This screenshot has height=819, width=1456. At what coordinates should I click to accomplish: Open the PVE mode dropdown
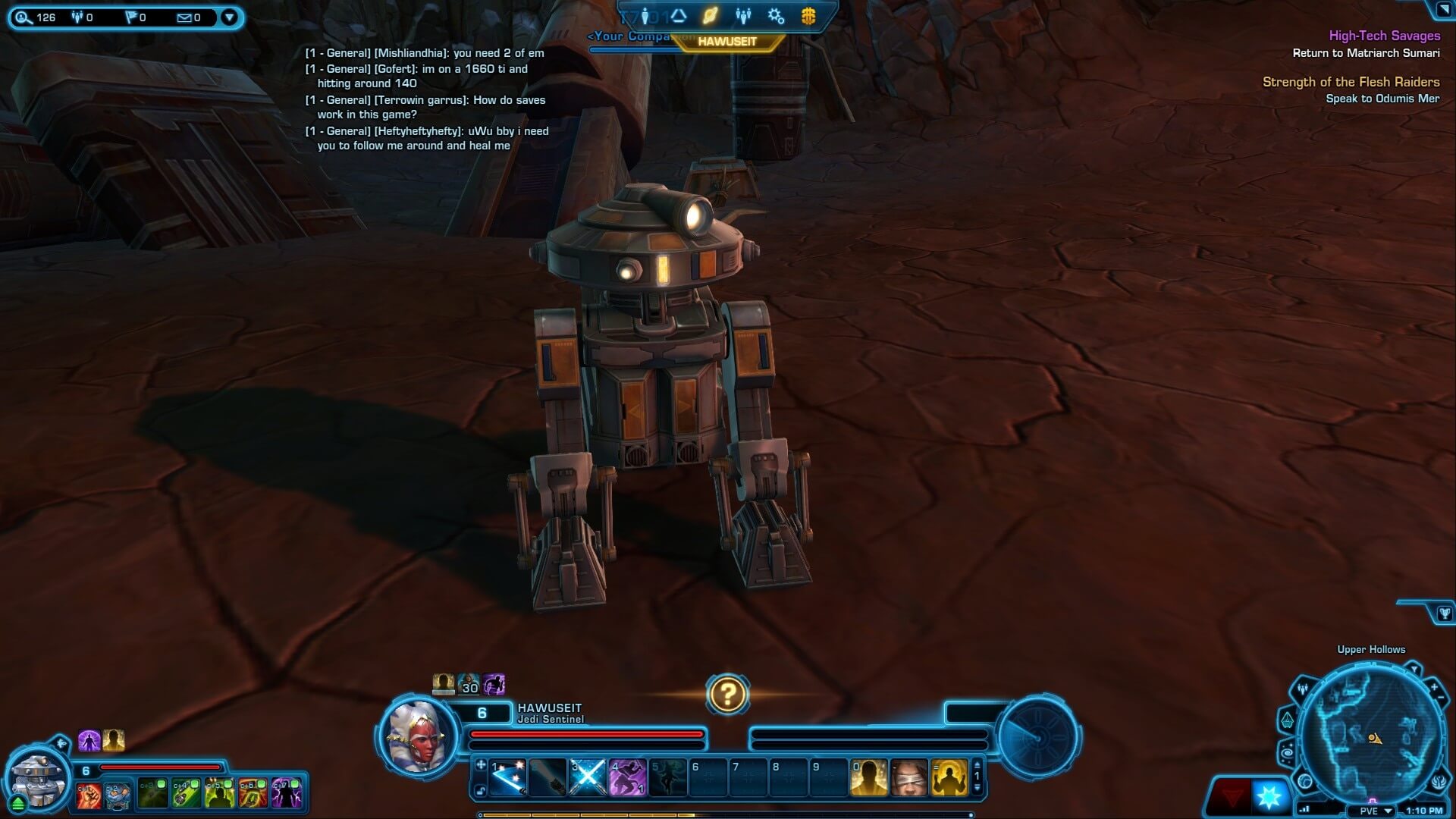click(x=1388, y=811)
